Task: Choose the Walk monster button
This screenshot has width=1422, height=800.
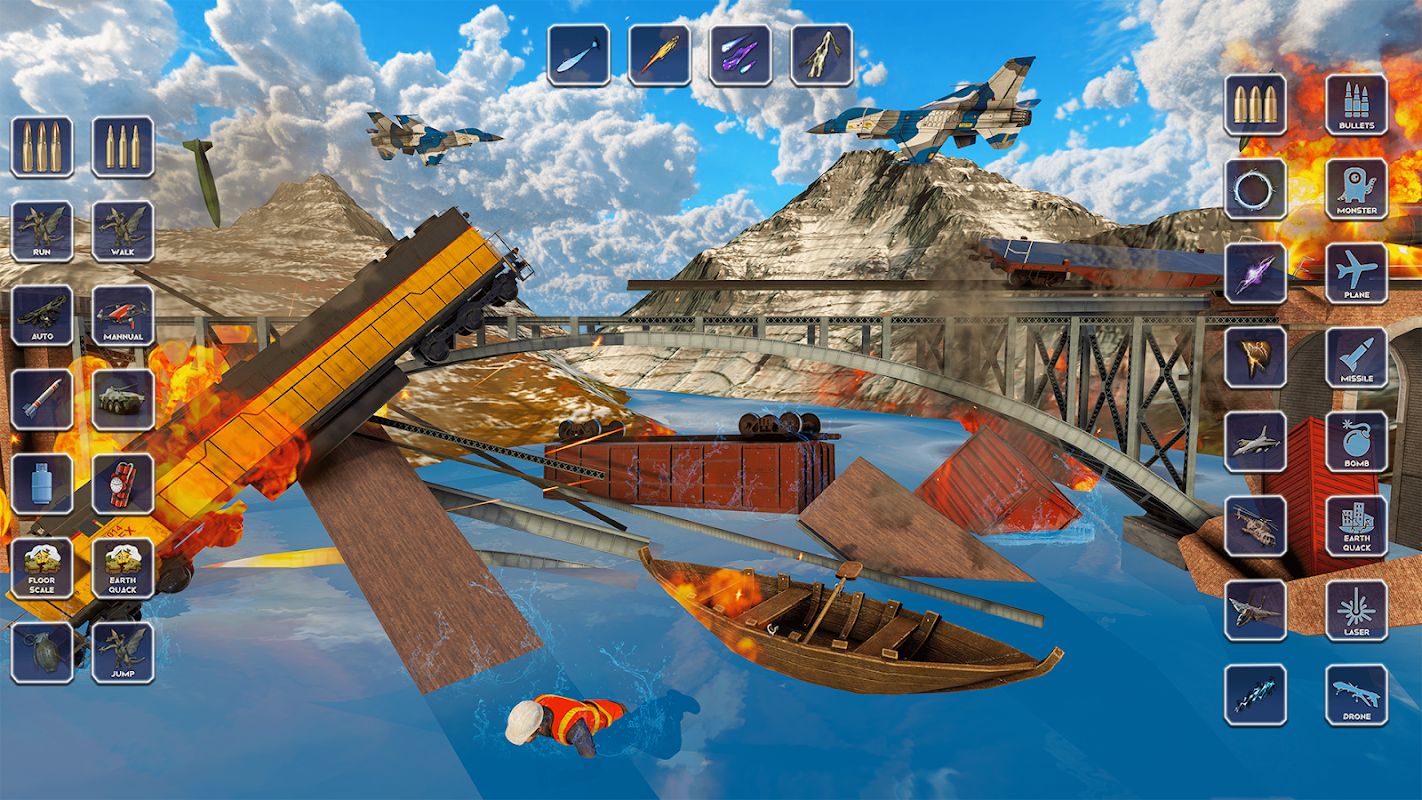Action: pos(123,231)
